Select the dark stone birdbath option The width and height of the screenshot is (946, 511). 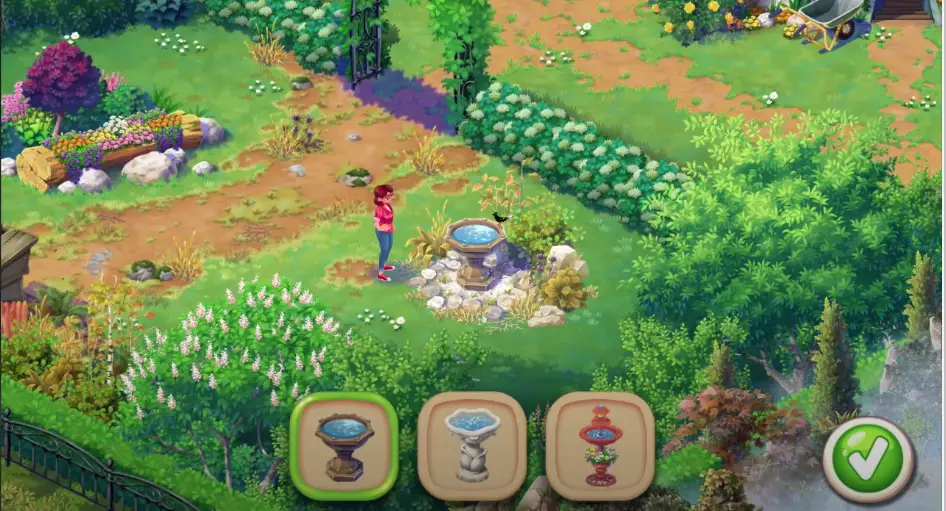click(x=344, y=446)
